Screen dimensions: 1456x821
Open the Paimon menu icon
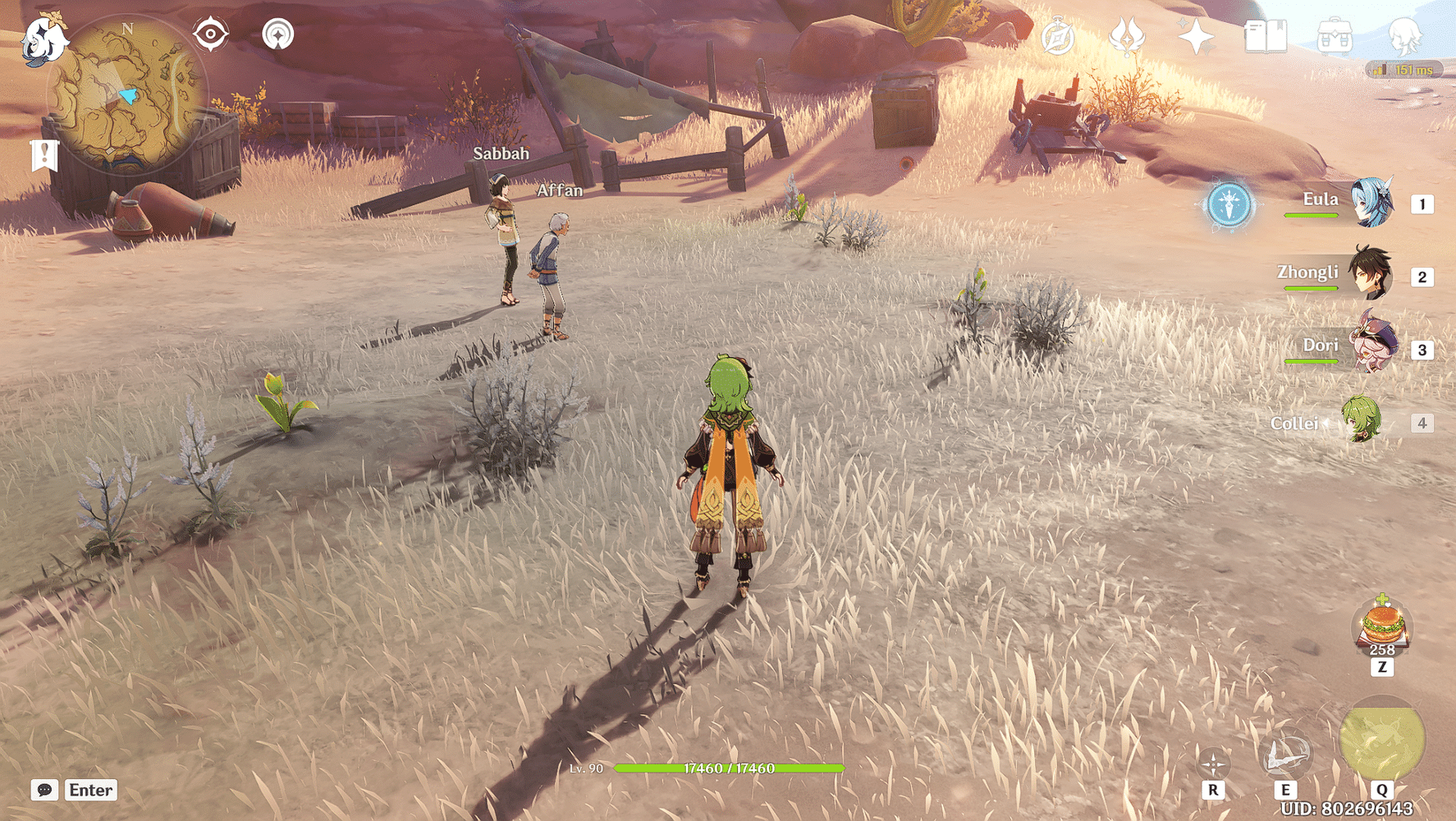[x=43, y=39]
